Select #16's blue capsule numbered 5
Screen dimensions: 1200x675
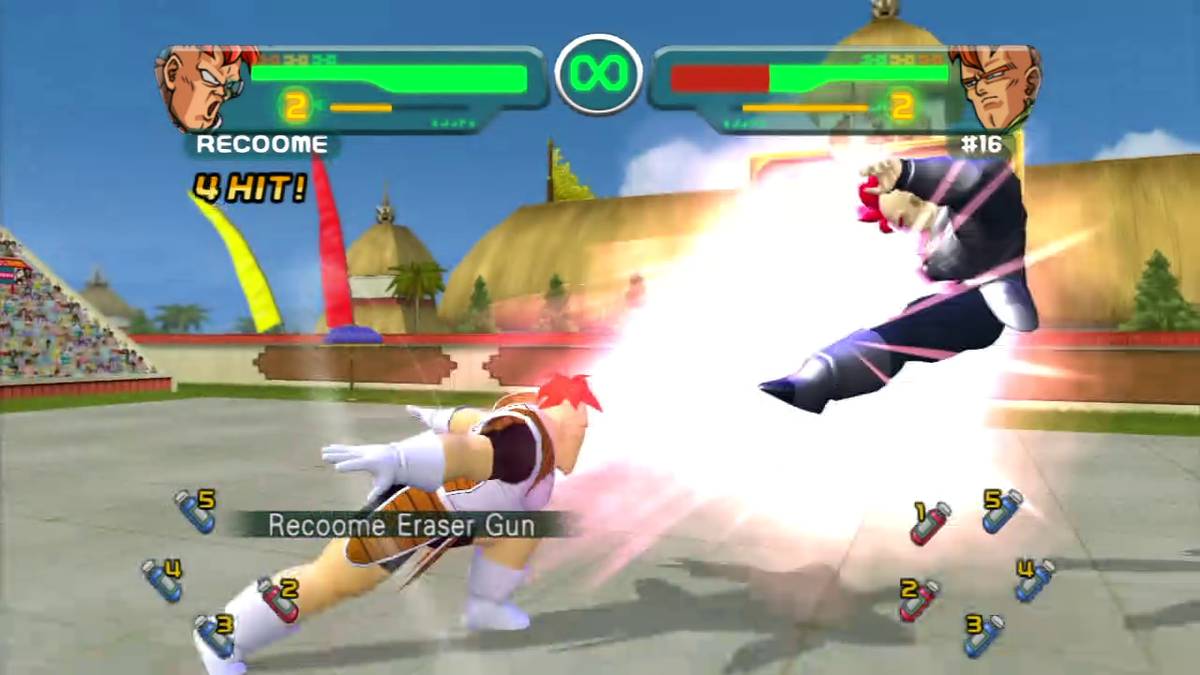[1002, 510]
